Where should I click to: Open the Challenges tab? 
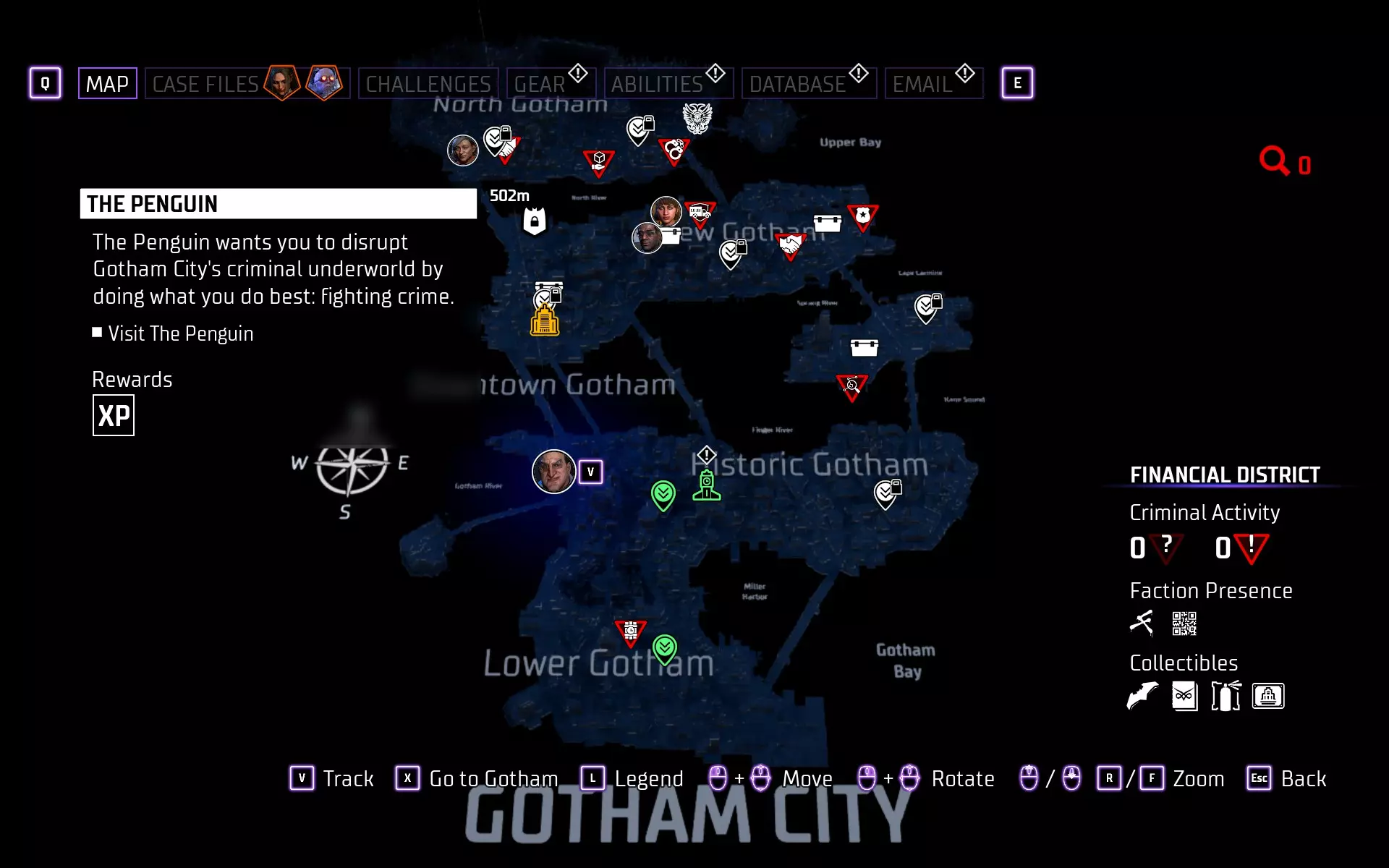tap(428, 84)
